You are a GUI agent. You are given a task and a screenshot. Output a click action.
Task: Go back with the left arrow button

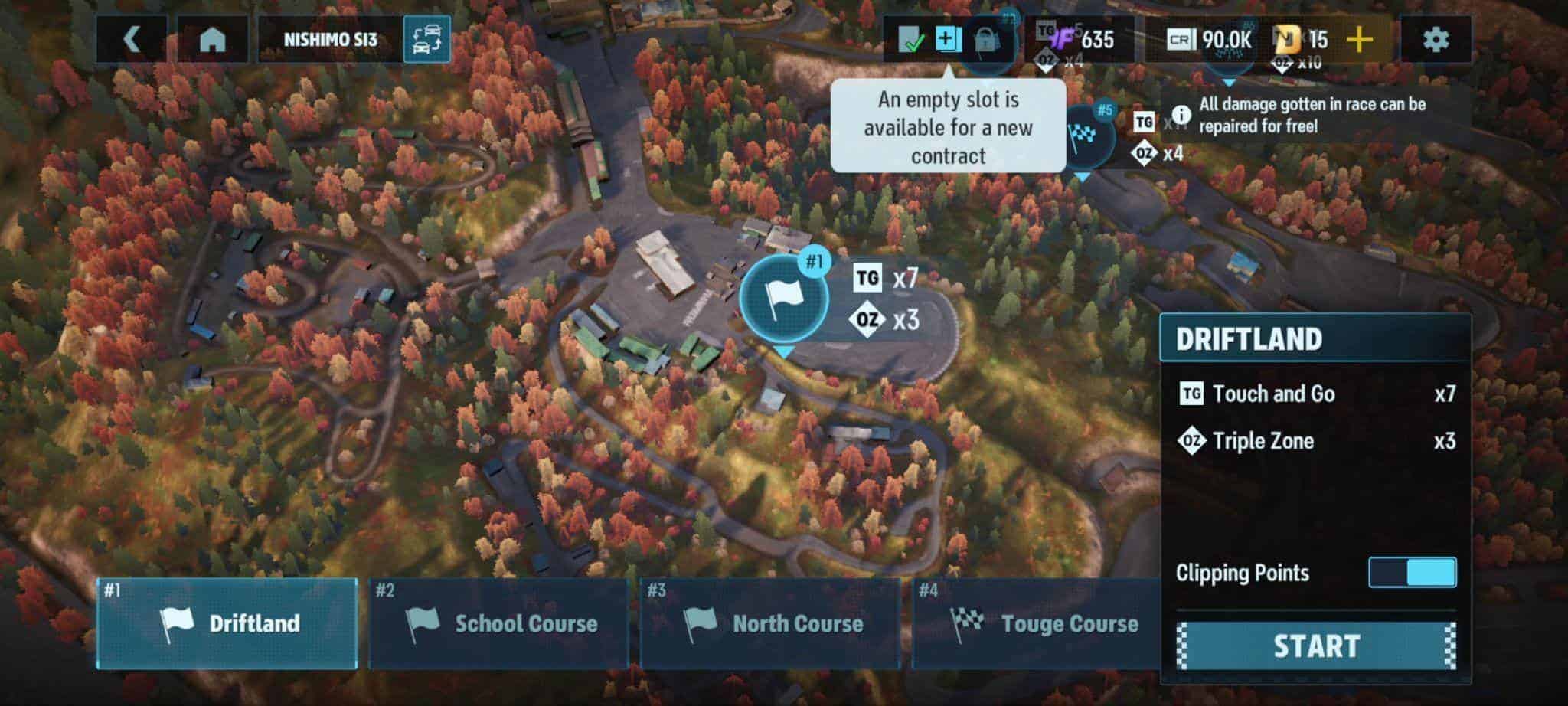132,40
